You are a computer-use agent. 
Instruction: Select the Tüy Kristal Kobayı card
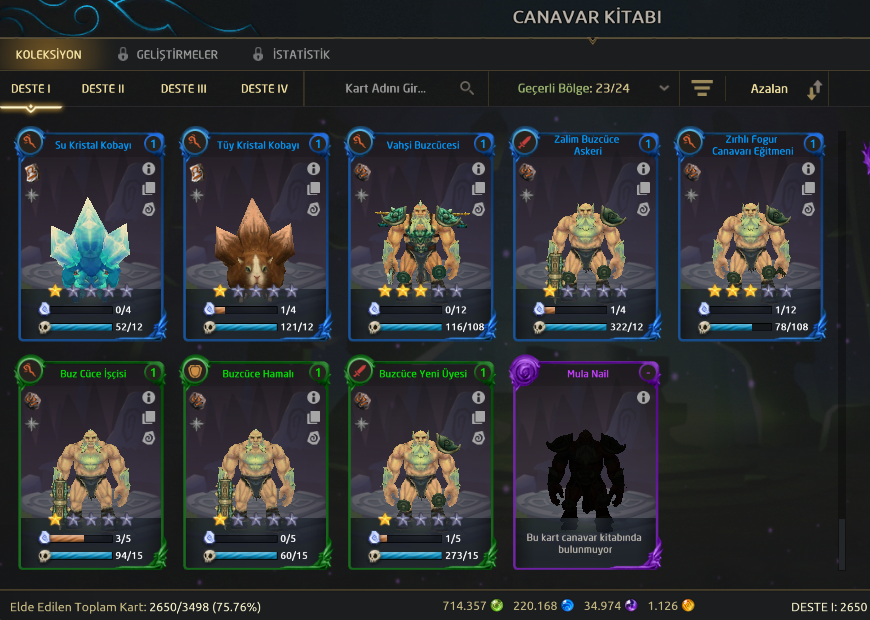point(256,234)
